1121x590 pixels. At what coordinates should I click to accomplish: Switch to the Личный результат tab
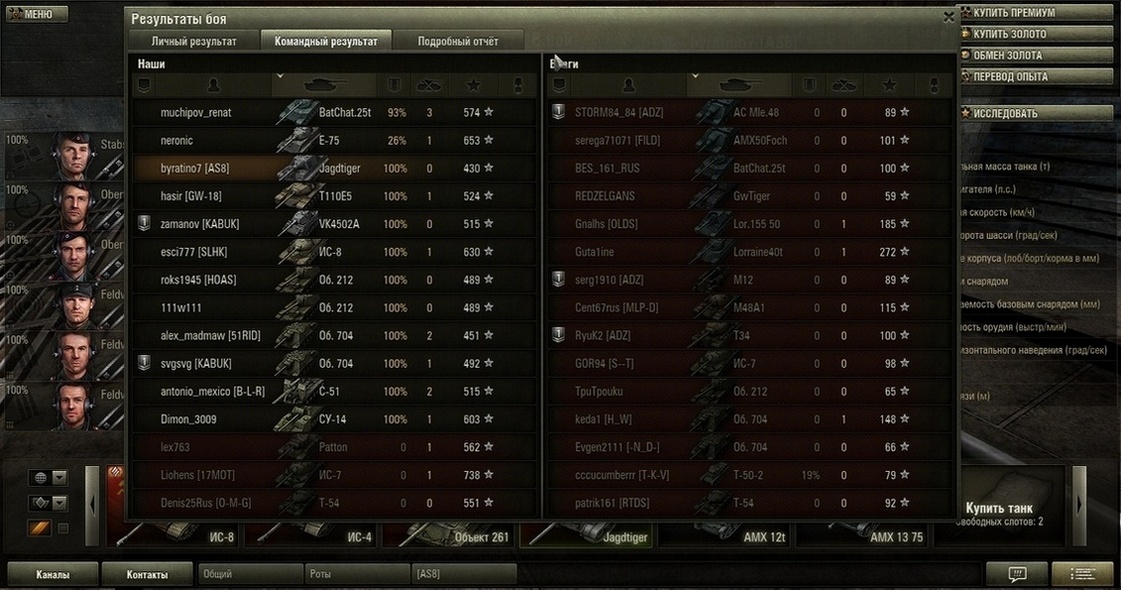(x=194, y=41)
